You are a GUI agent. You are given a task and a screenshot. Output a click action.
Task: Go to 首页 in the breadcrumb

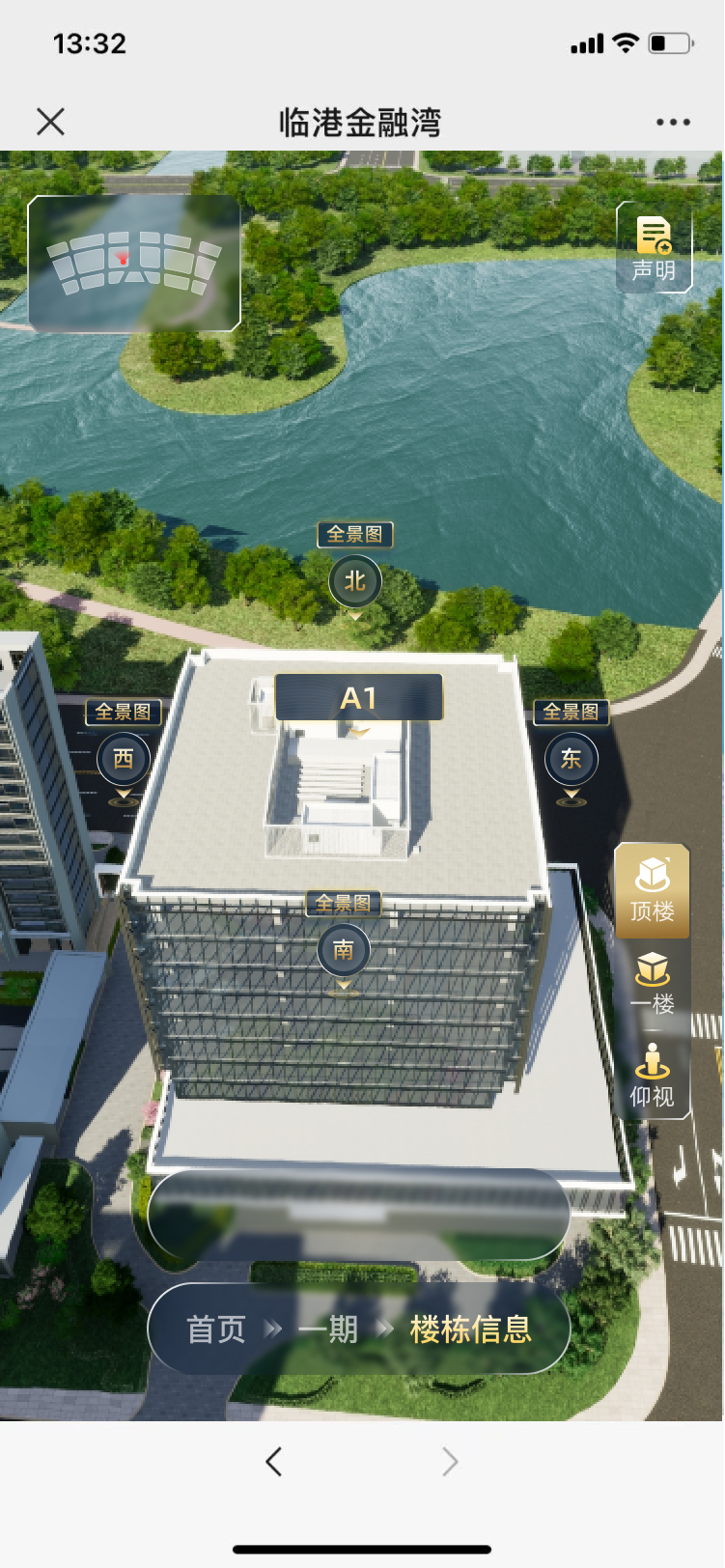coord(216,1330)
